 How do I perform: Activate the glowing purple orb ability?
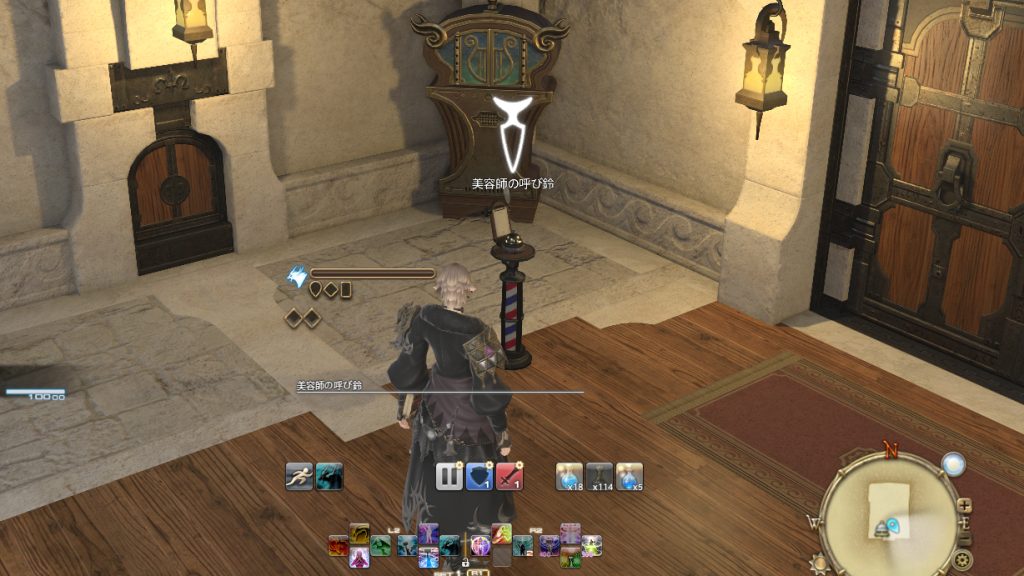tap(481, 546)
